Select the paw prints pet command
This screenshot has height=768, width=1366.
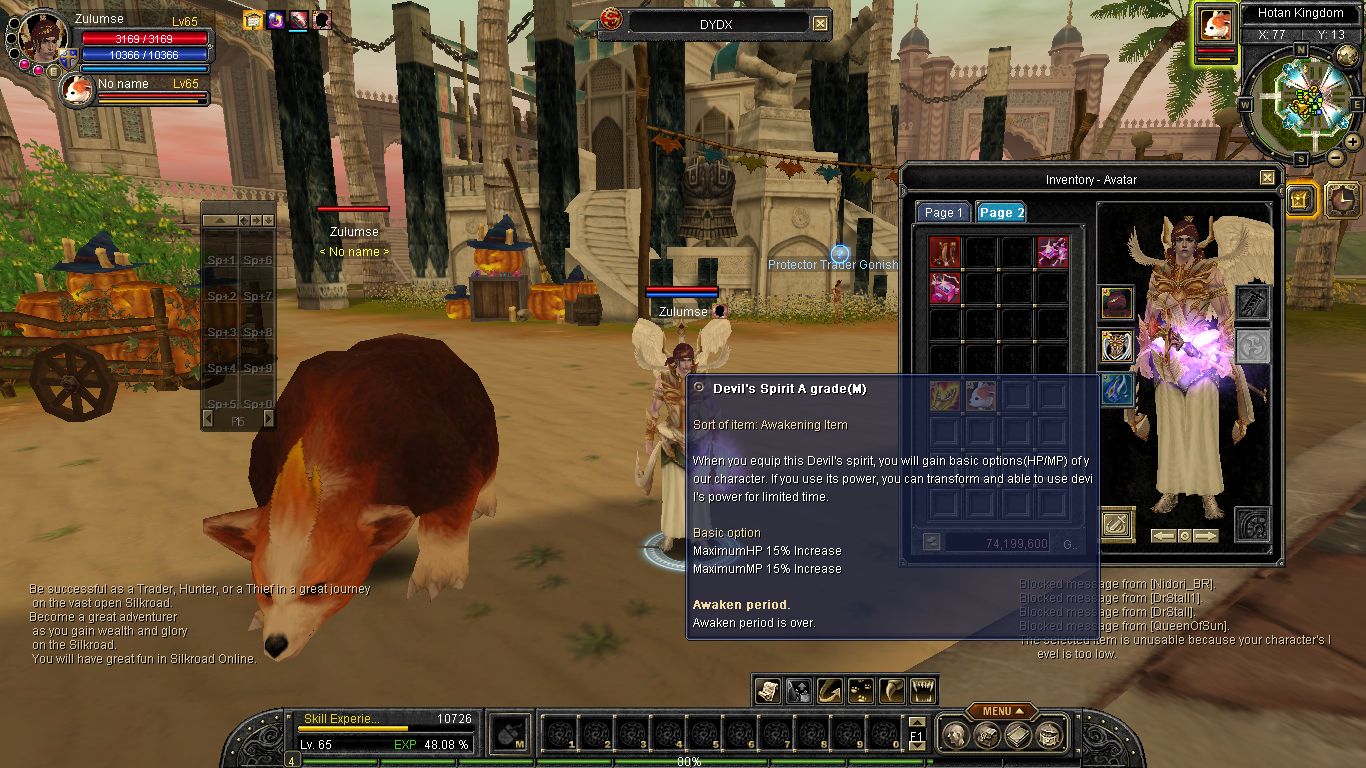pyautogui.click(x=860, y=690)
